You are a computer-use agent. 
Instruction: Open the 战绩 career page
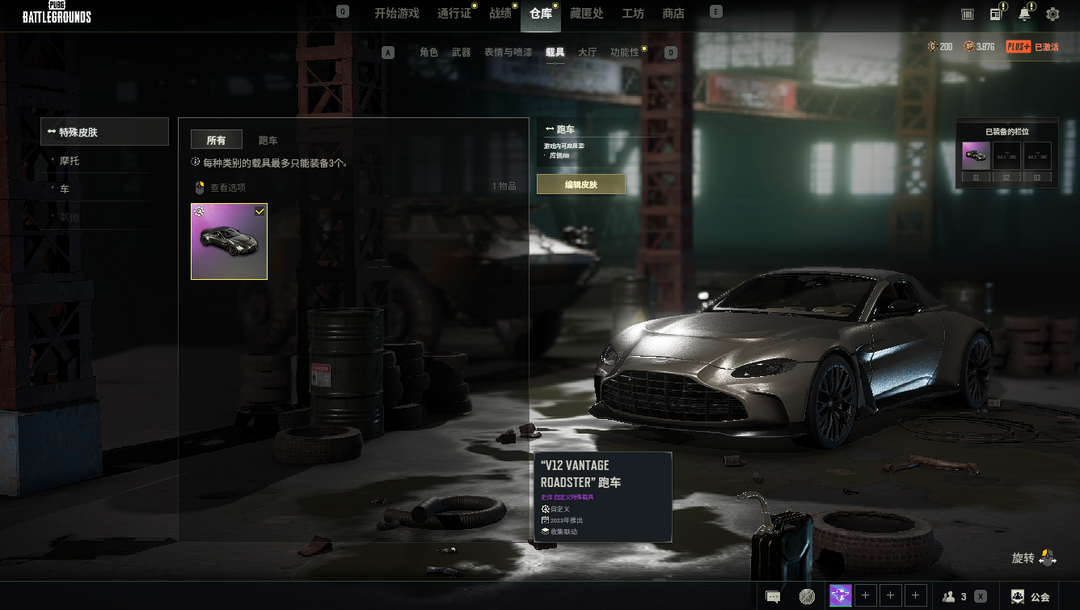[x=500, y=14]
